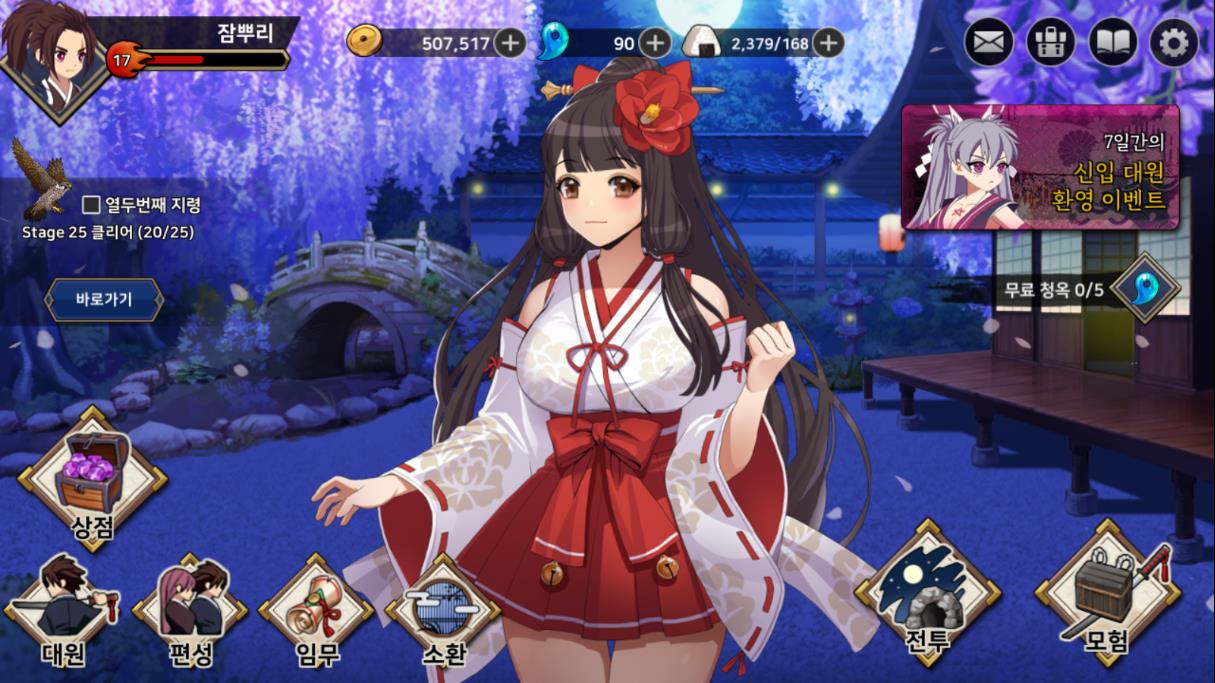
Task: Open the 신입 대원 환영 이벤트 banner
Action: click(x=1040, y=167)
